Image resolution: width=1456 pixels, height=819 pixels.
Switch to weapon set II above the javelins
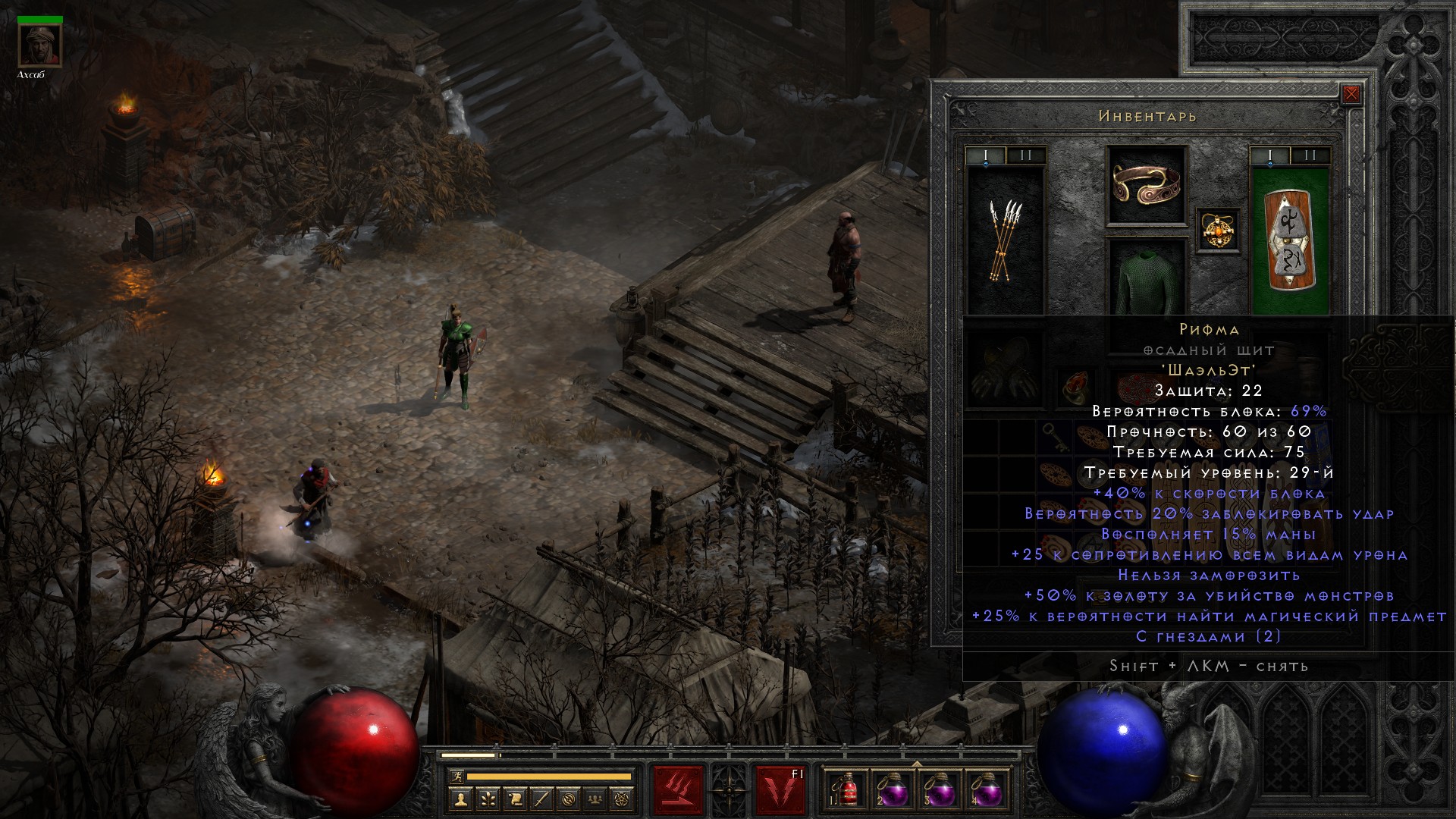click(1026, 155)
